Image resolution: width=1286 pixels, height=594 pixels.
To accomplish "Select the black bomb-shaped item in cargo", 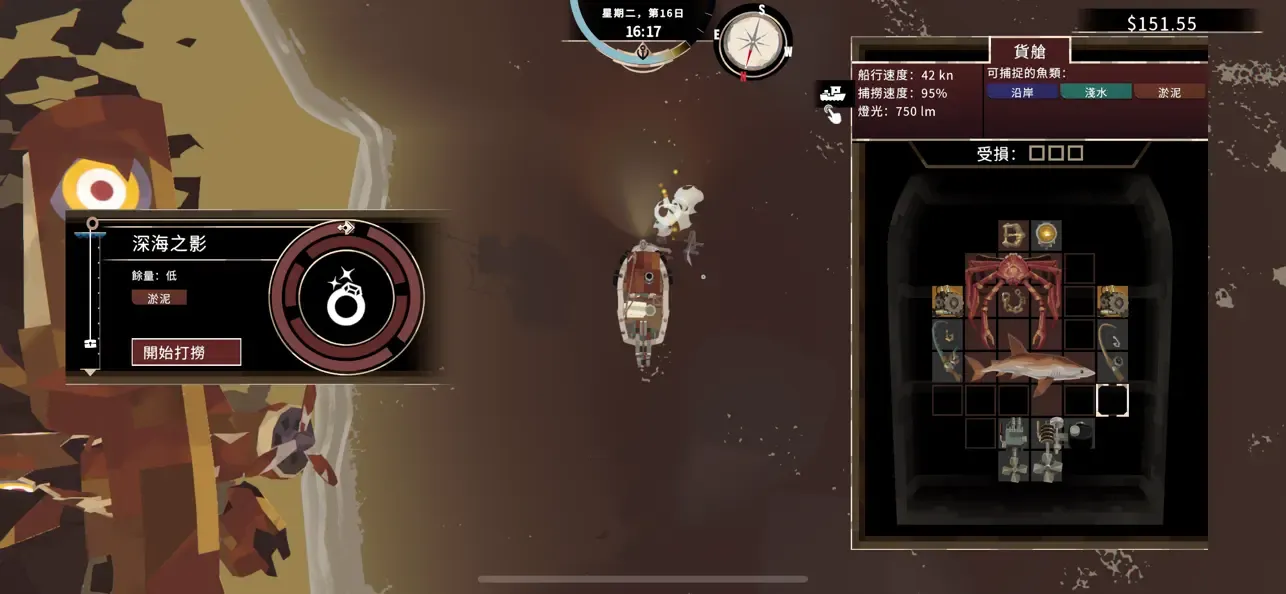I will 1079,432.
